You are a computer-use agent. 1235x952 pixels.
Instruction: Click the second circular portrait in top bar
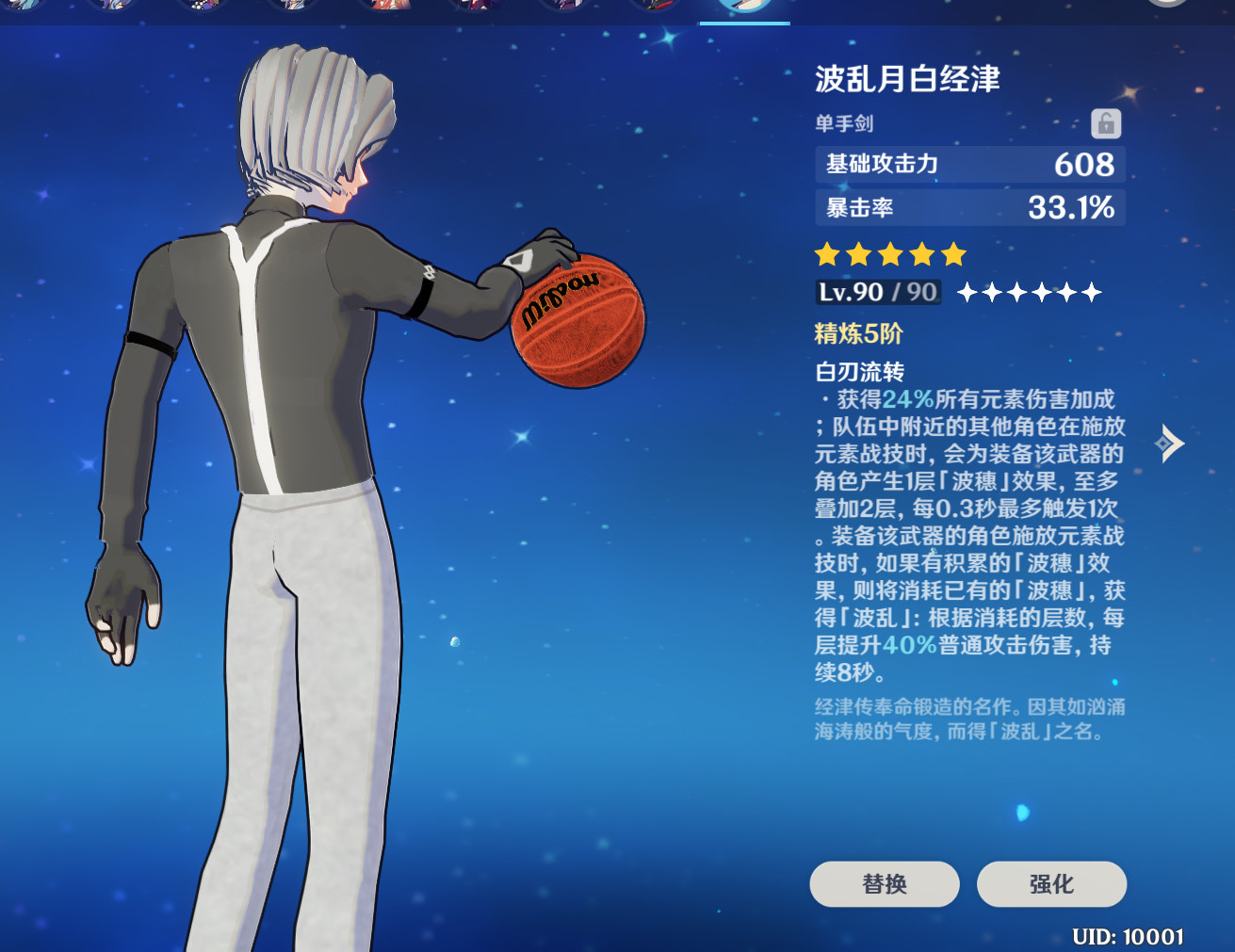(113, 9)
